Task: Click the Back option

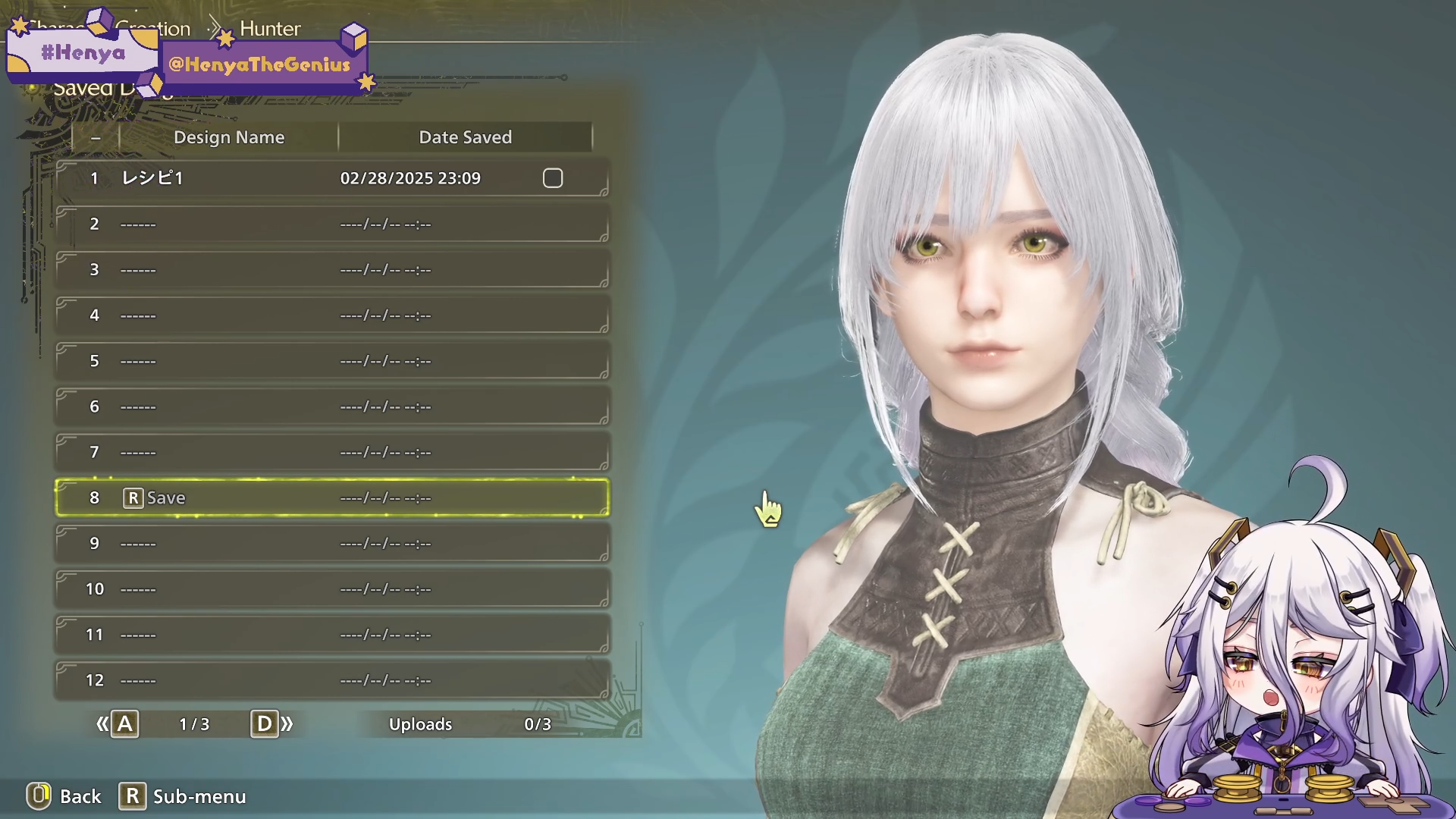Action: [x=65, y=796]
